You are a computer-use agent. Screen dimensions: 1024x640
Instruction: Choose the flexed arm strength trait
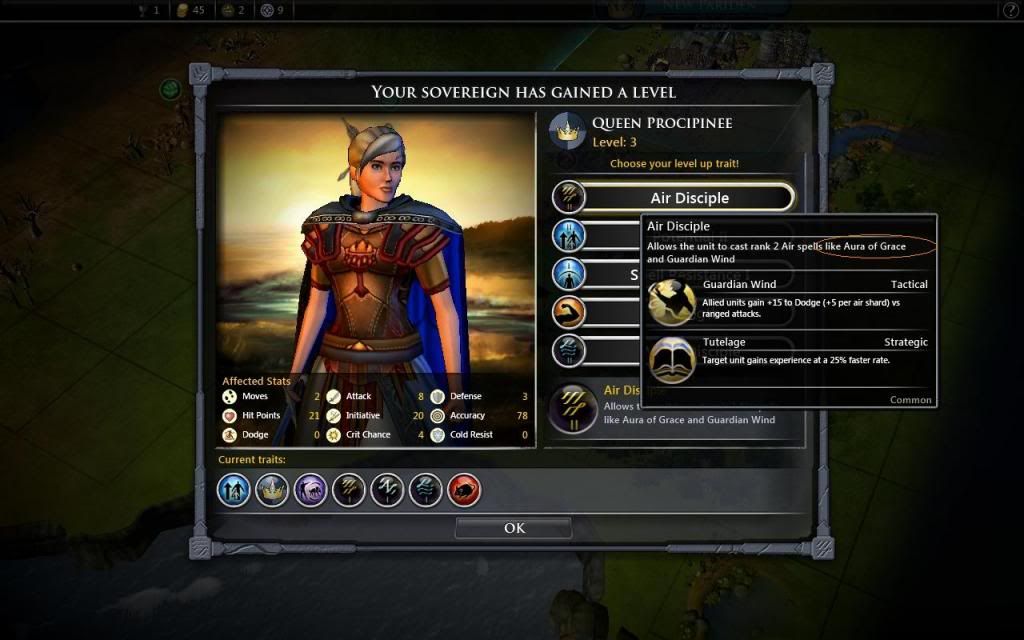[568, 312]
